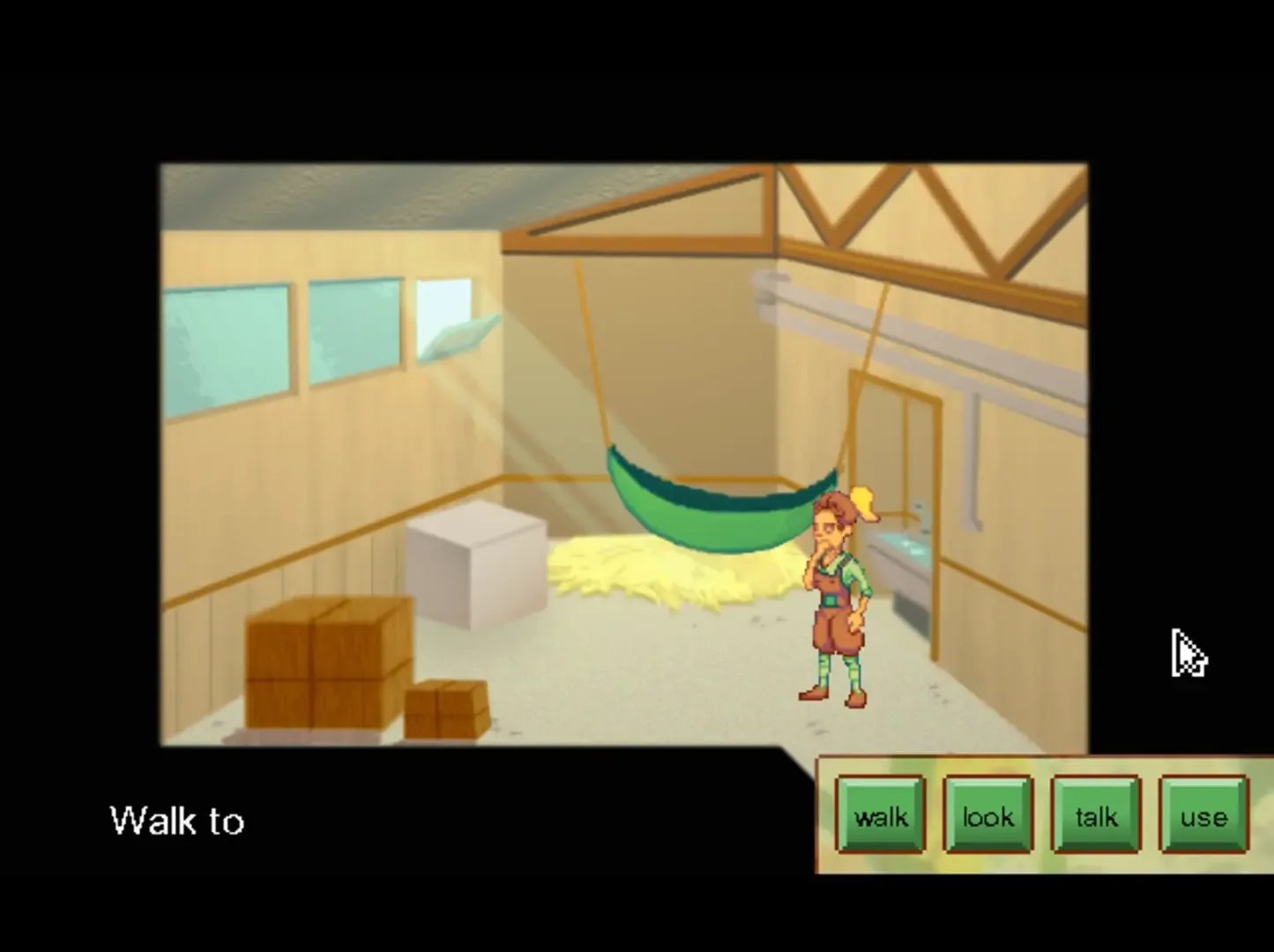Viewport: 1274px width, 952px height.
Task: Select the look verb button
Action: (x=987, y=816)
